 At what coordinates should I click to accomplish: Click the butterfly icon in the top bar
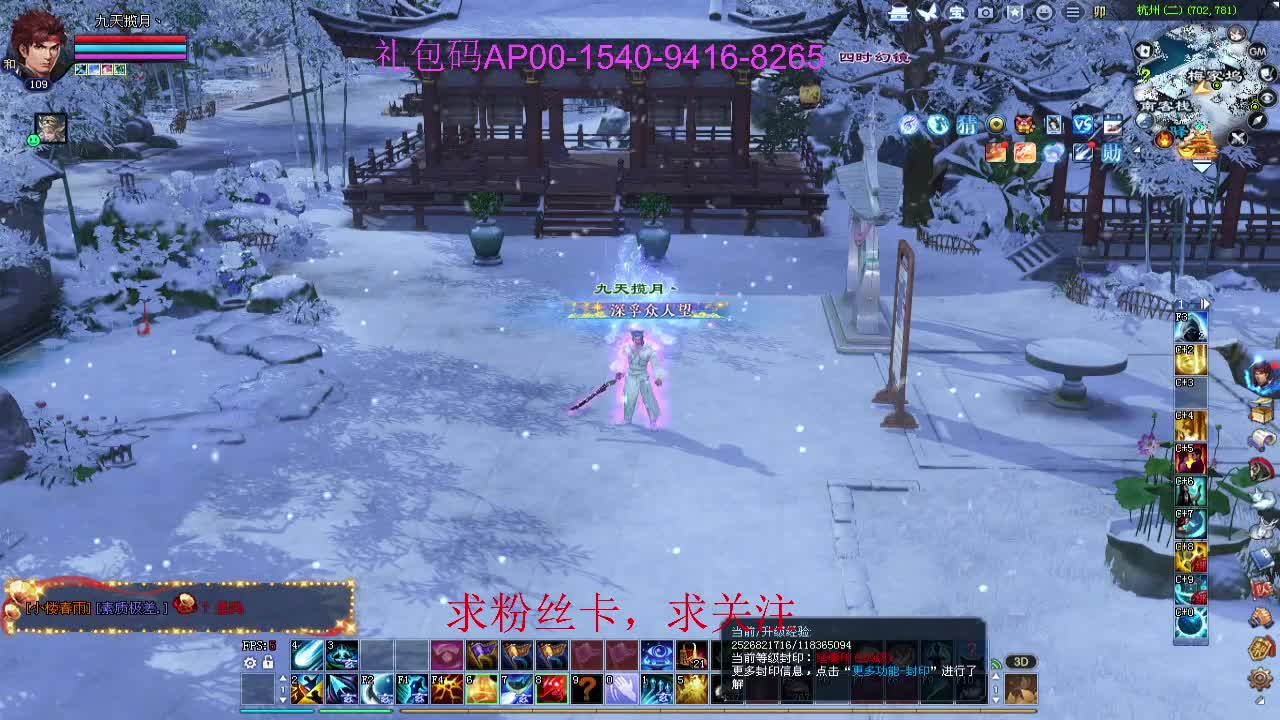[x=925, y=12]
